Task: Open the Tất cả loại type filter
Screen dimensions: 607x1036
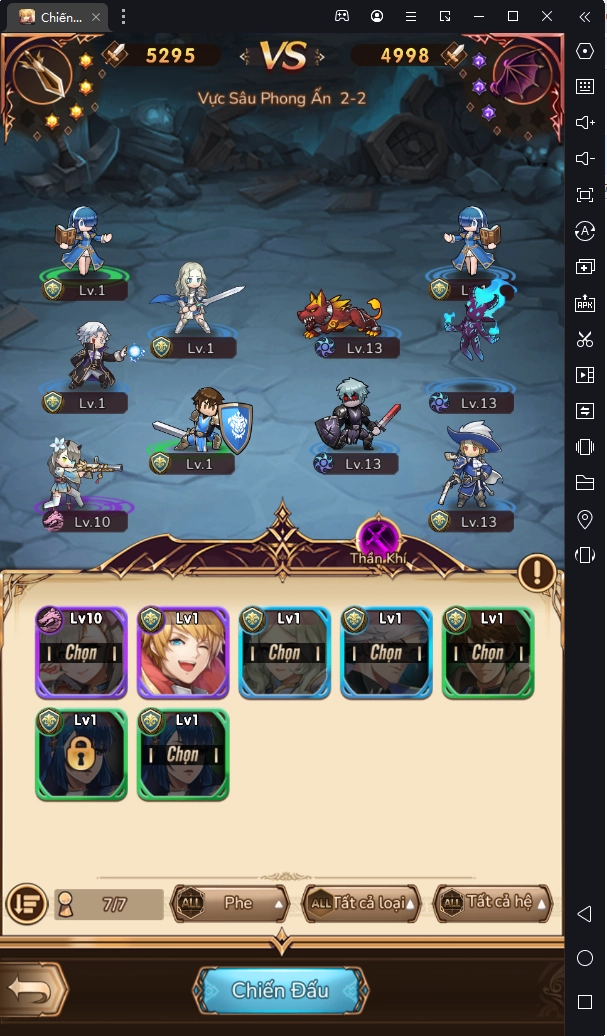Action: point(361,903)
